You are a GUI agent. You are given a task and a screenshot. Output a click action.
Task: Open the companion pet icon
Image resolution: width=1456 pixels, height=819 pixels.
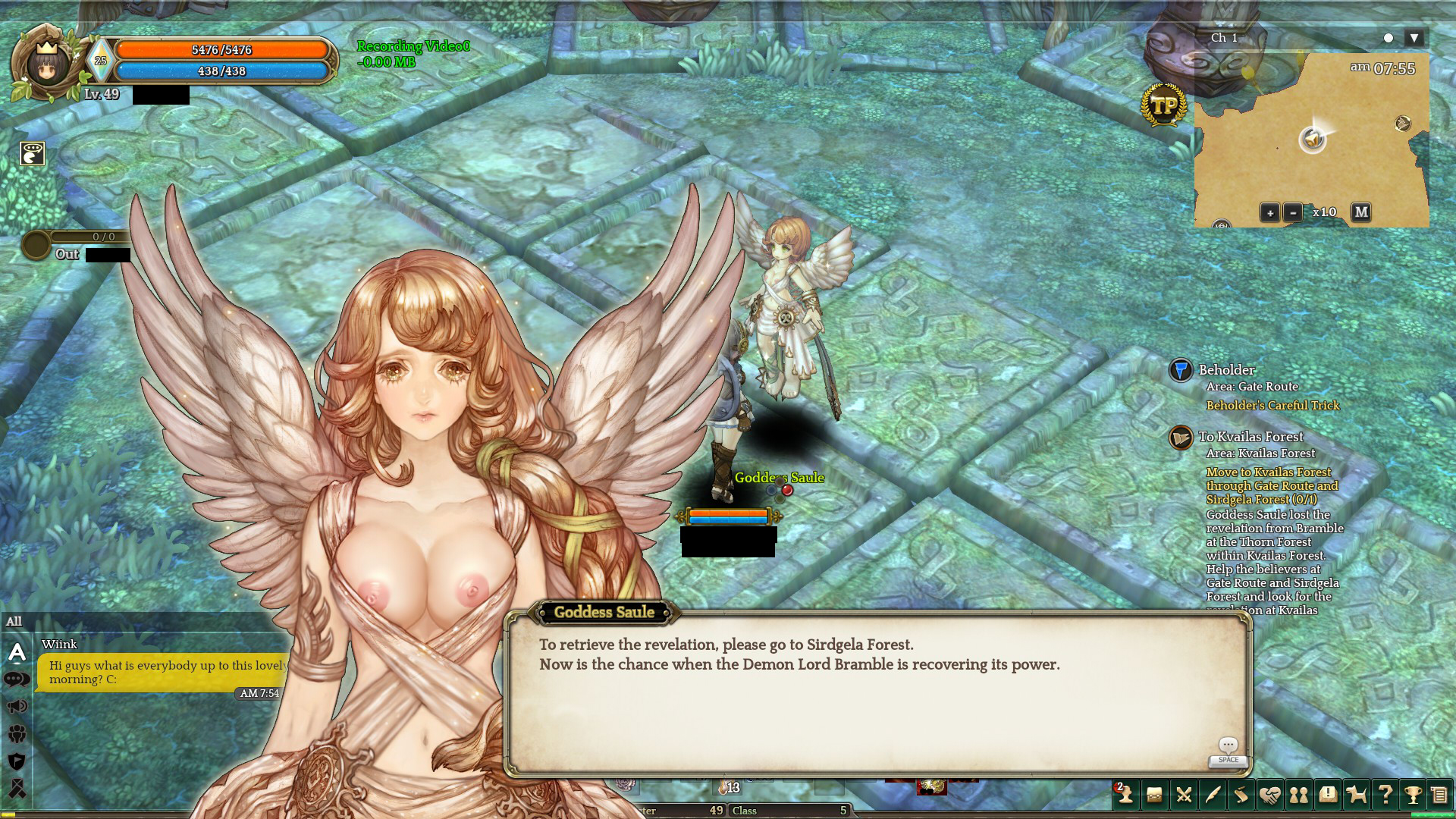(x=1356, y=794)
